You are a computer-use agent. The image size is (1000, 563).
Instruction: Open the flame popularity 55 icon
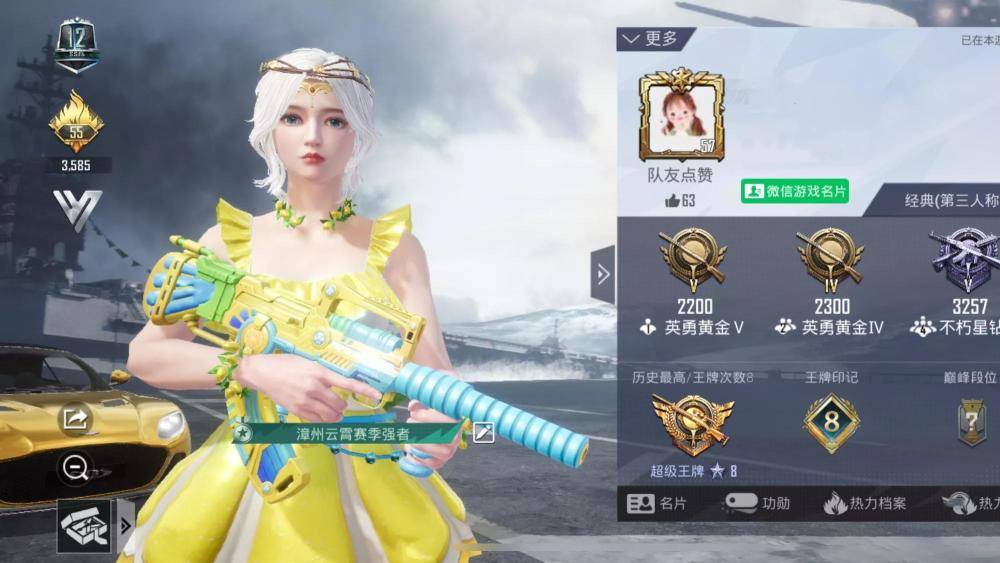point(76,123)
